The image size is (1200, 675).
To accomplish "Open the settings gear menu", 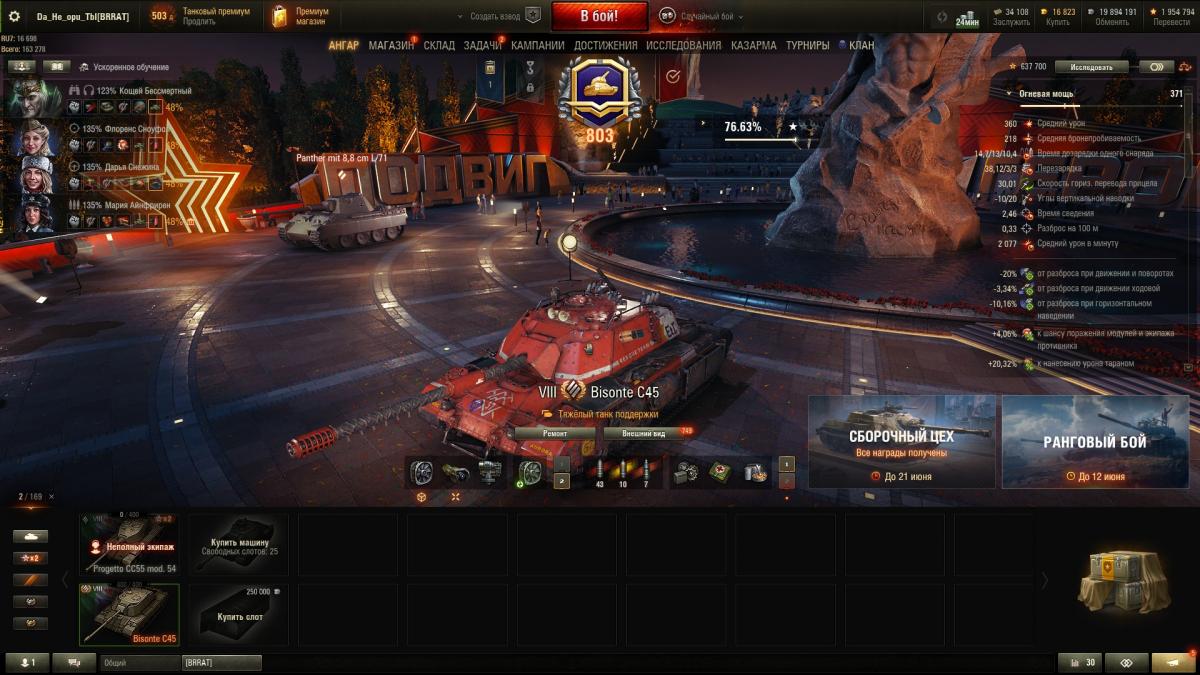I will point(14,16).
